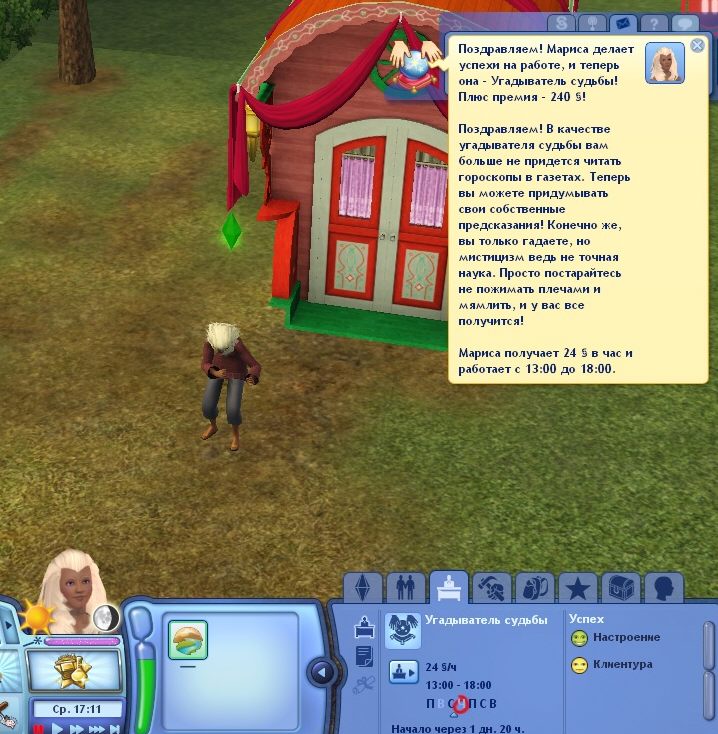Close the promotion notification popup
Viewport: 718px width, 734px height.
(697, 45)
